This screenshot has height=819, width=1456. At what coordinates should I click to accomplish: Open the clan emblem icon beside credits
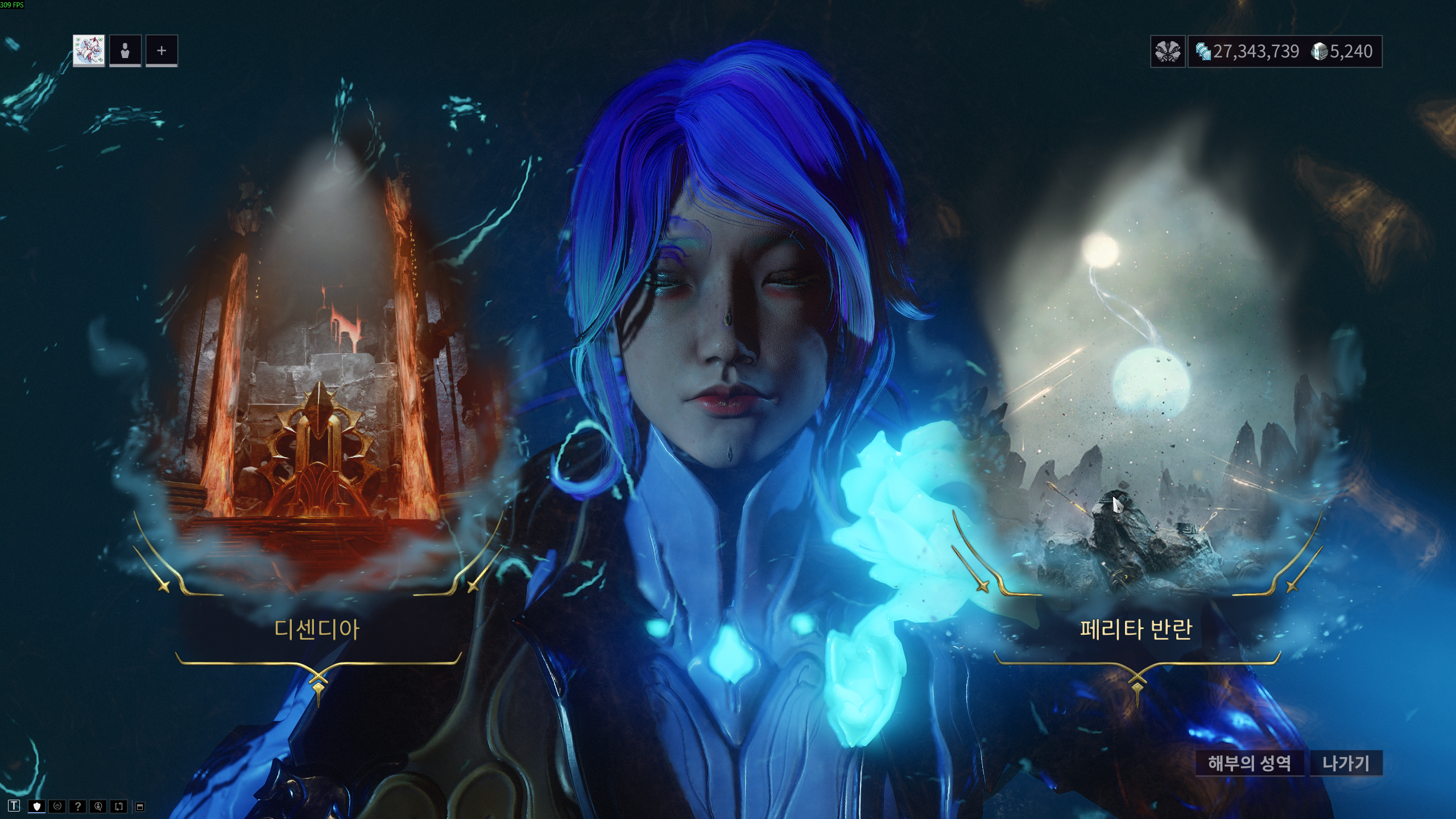[x=1168, y=52]
